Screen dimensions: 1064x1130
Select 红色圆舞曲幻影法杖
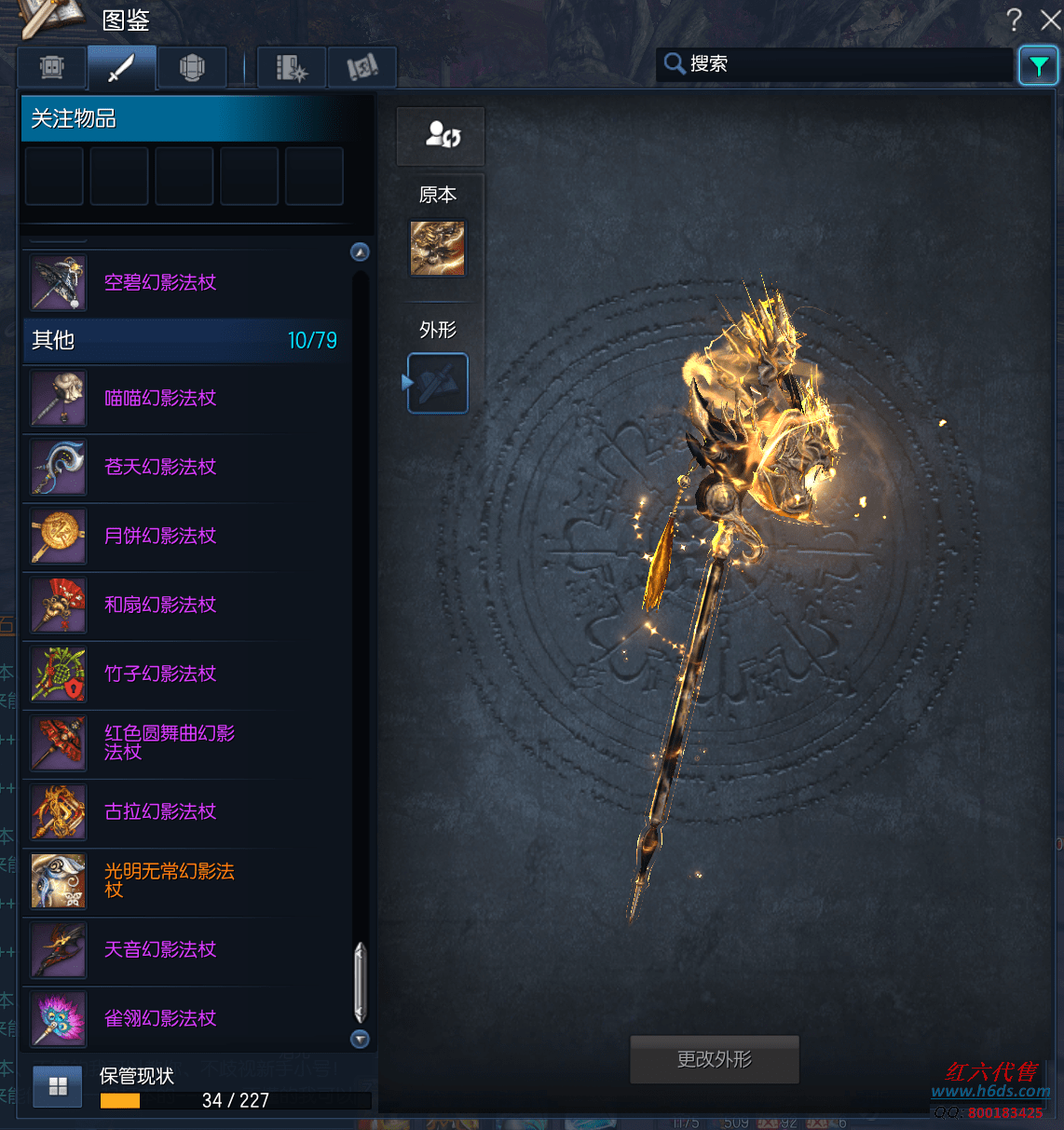pyautogui.click(x=168, y=743)
